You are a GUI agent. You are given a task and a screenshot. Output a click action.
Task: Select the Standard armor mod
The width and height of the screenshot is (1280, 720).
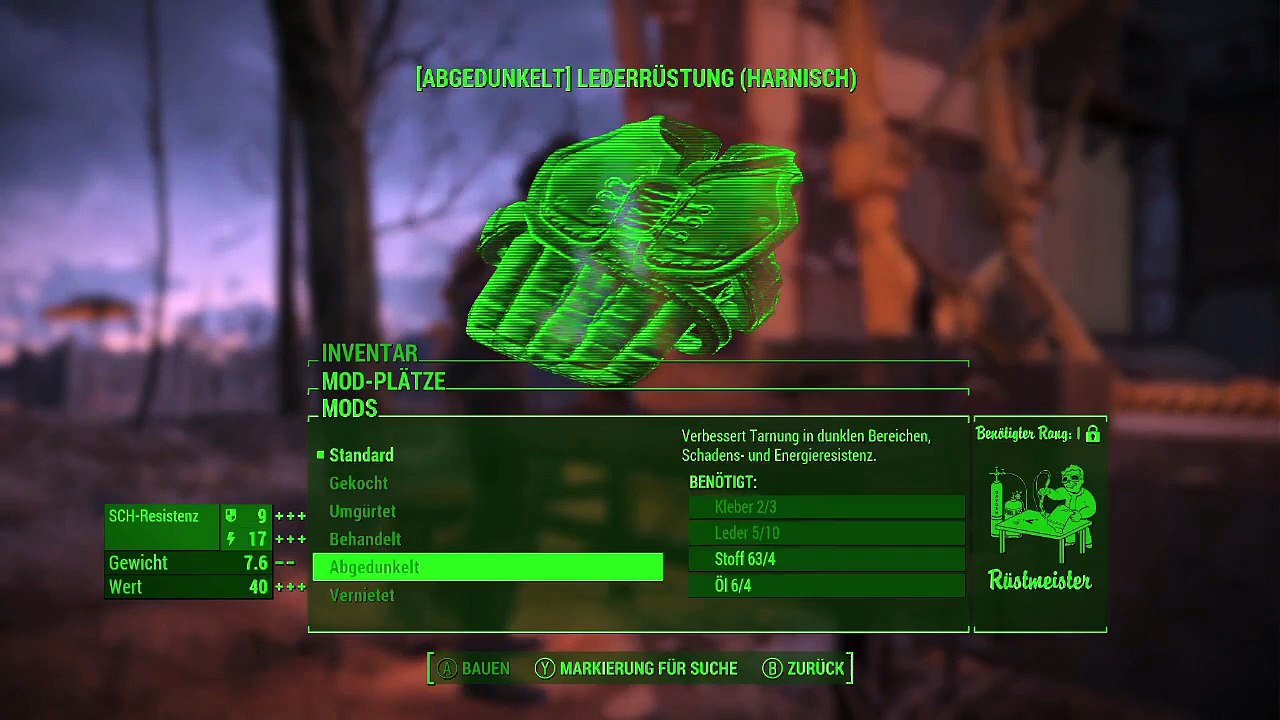(361, 455)
